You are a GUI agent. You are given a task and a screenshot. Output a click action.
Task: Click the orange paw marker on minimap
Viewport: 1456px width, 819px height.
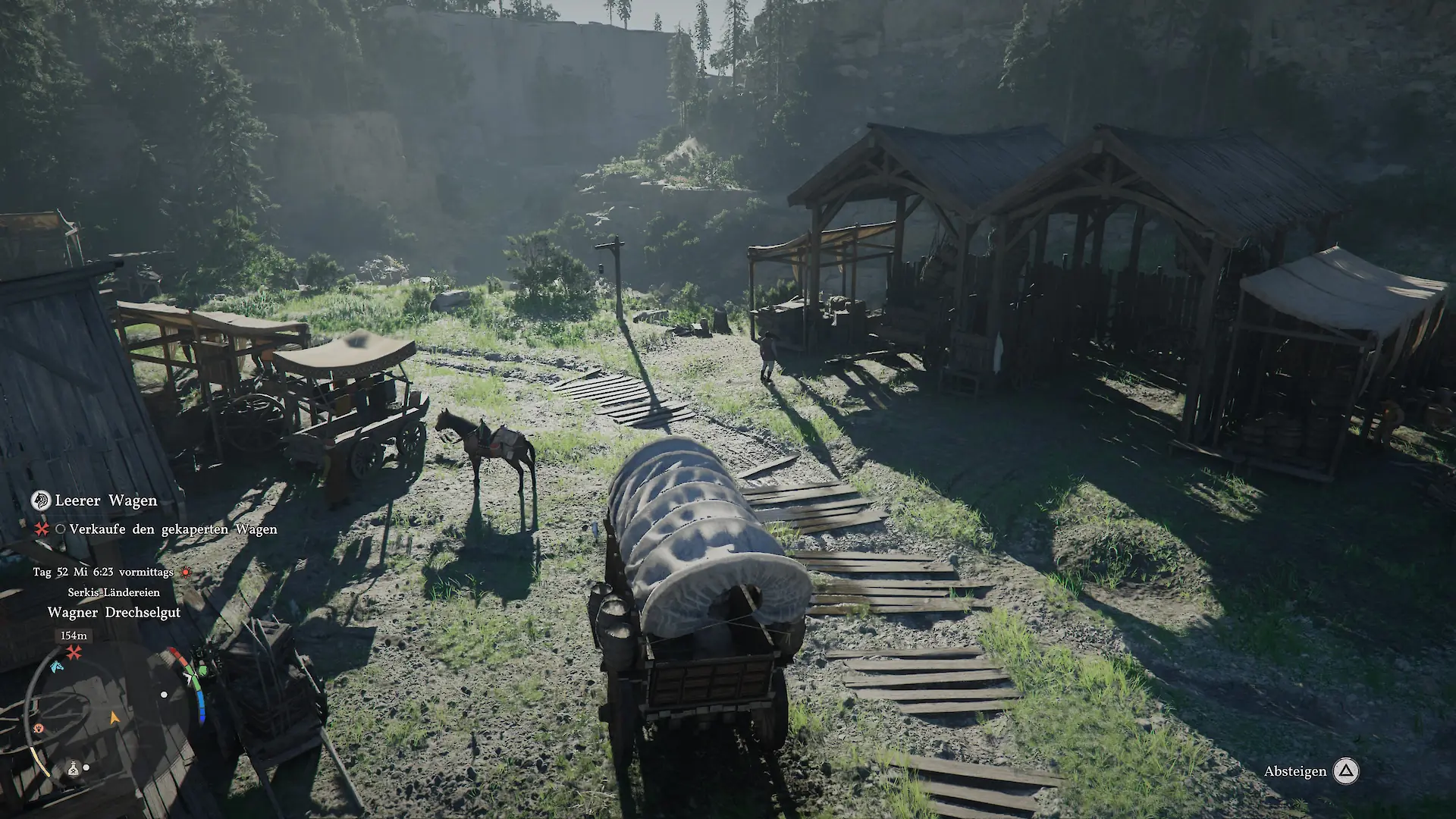pyautogui.click(x=39, y=728)
